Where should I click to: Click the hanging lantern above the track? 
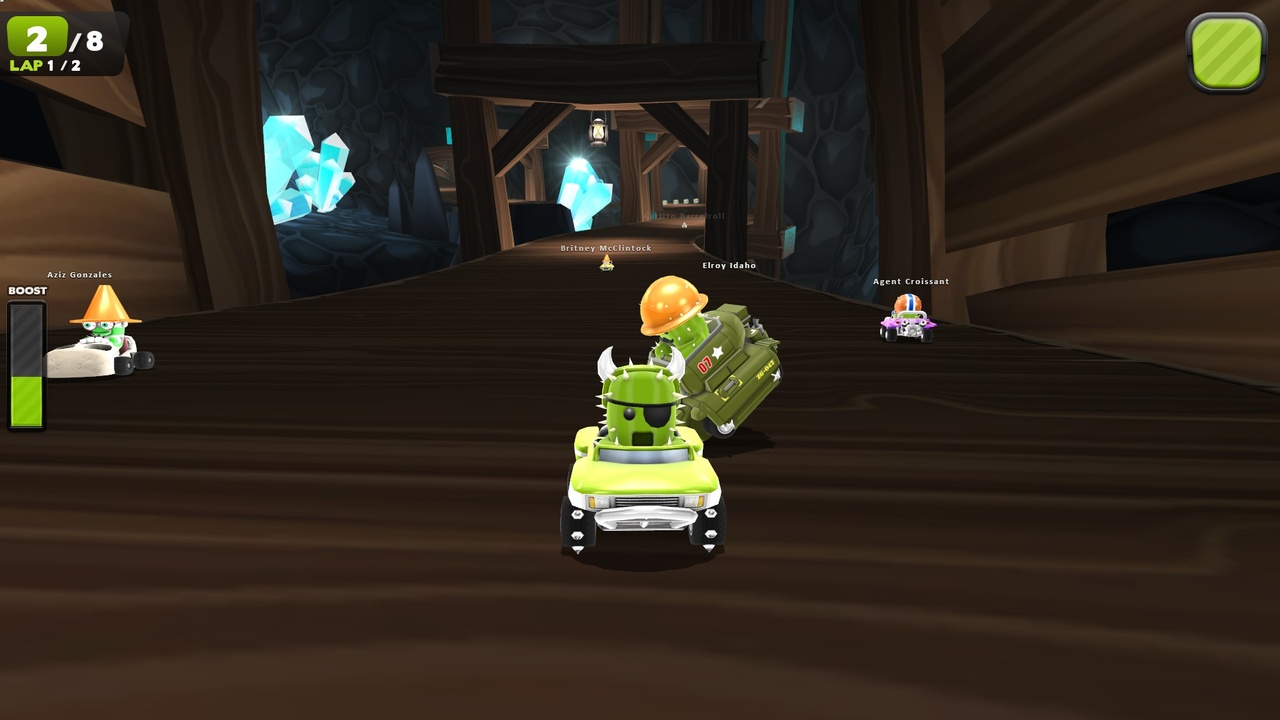point(600,130)
